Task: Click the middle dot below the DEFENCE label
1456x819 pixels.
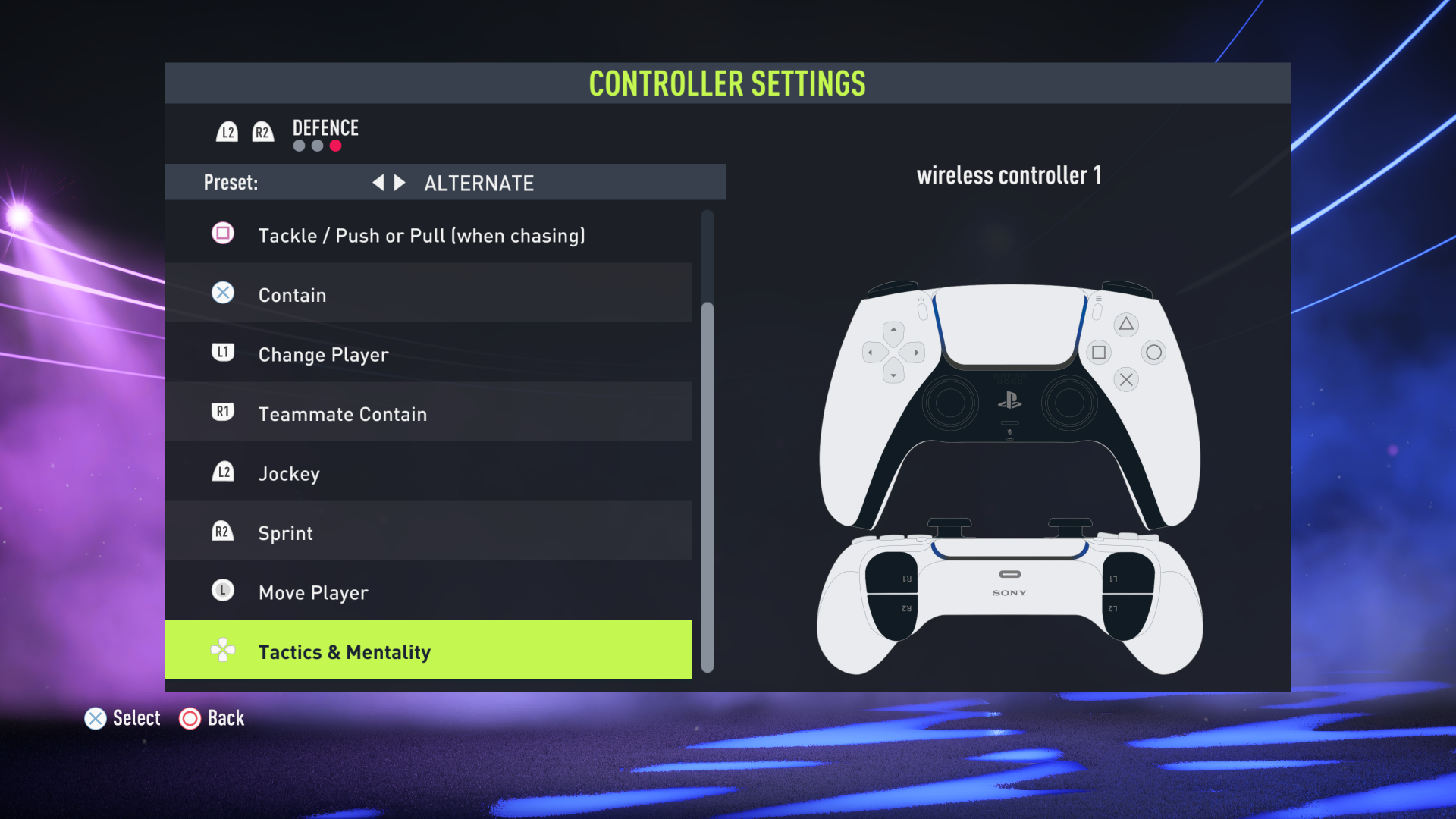Action: 317,146
